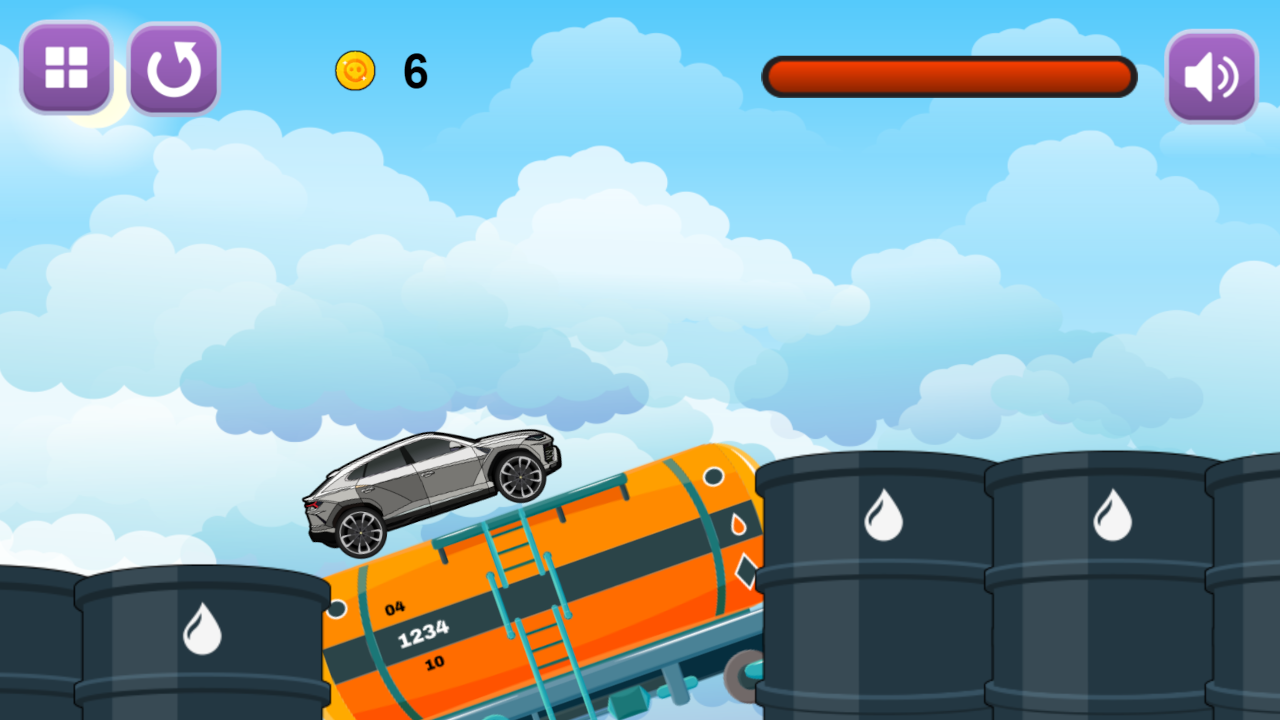This screenshot has height=720, width=1280.
Task: Click the circular restart arrow
Action: click(x=173, y=70)
